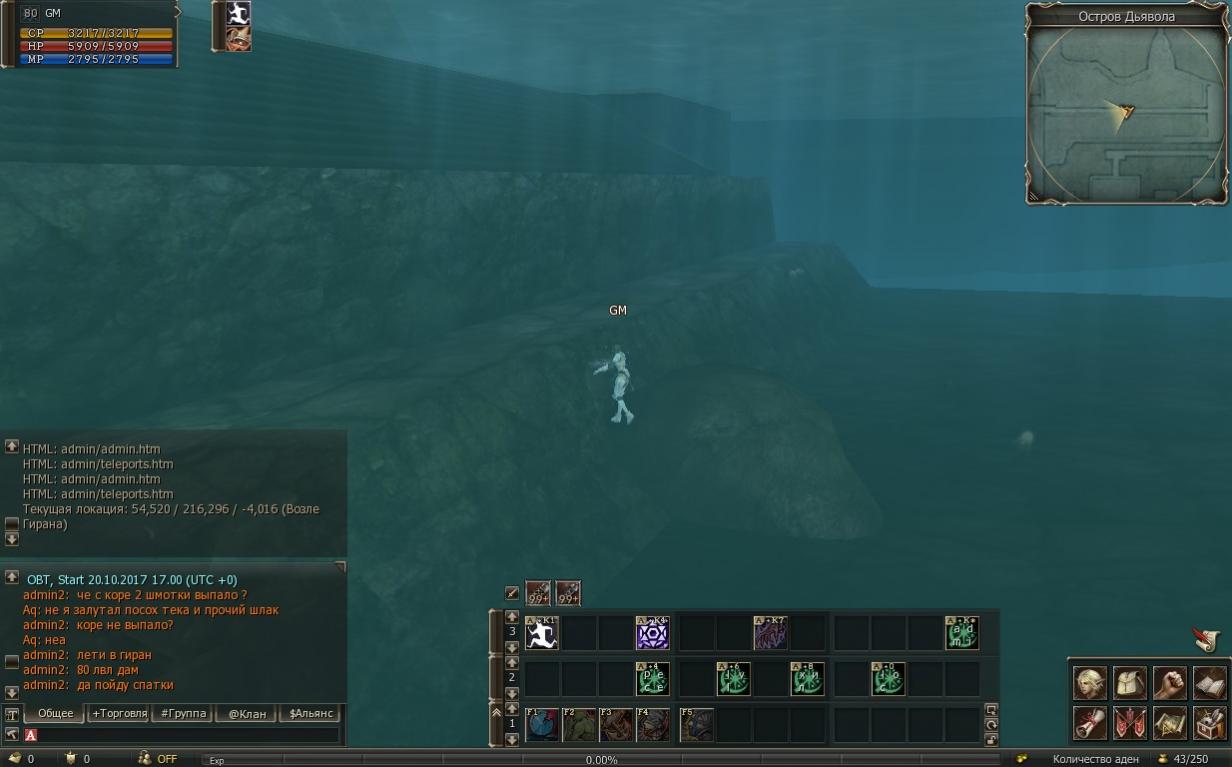Open the inventory bag icon
This screenshot has width=1232, height=767.
tap(1130, 683)
